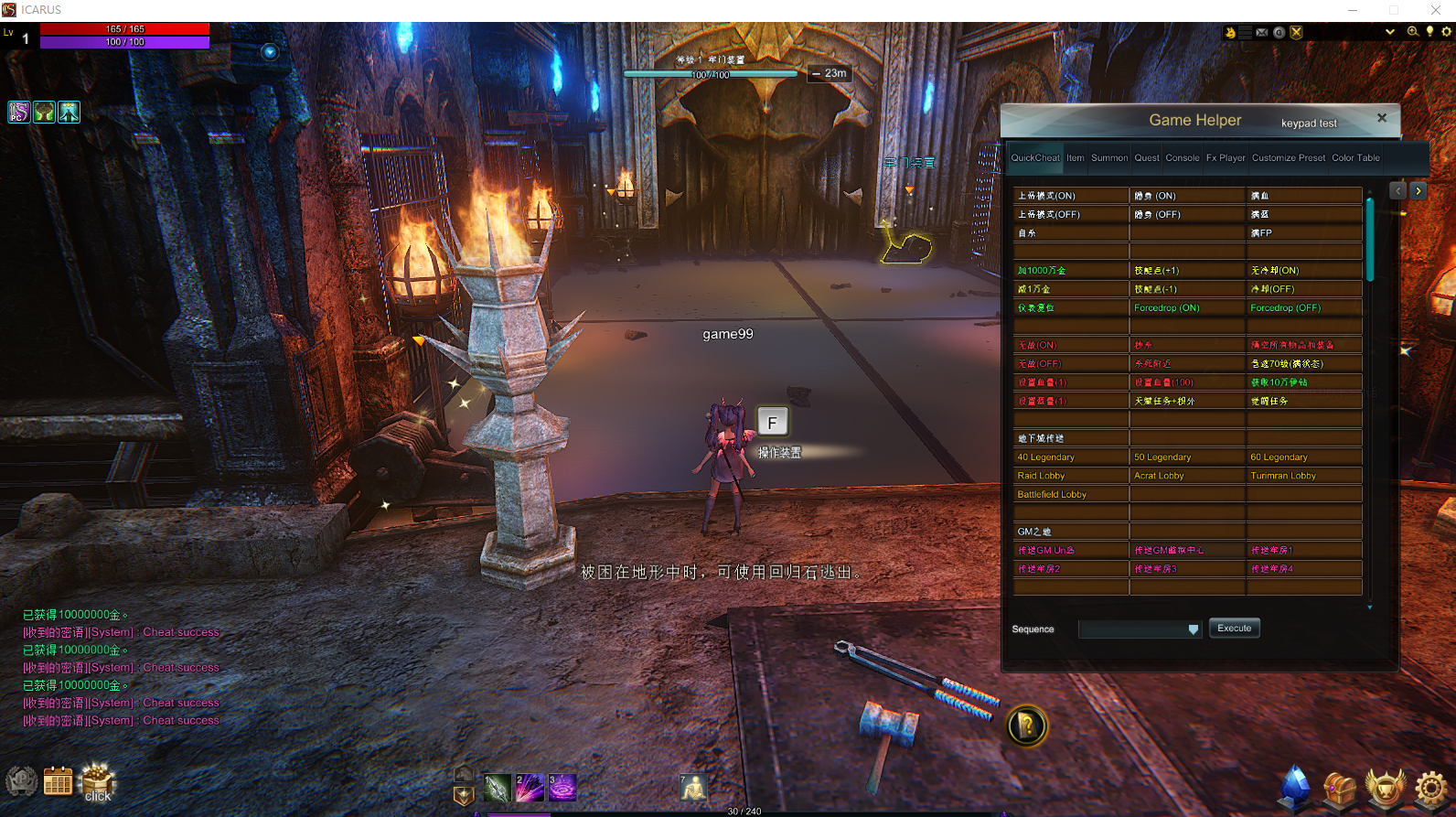Image resolution: width=1456 pixels, height=817 pixels.
Task: Click the Execute button
Action: pos(1234,629)
